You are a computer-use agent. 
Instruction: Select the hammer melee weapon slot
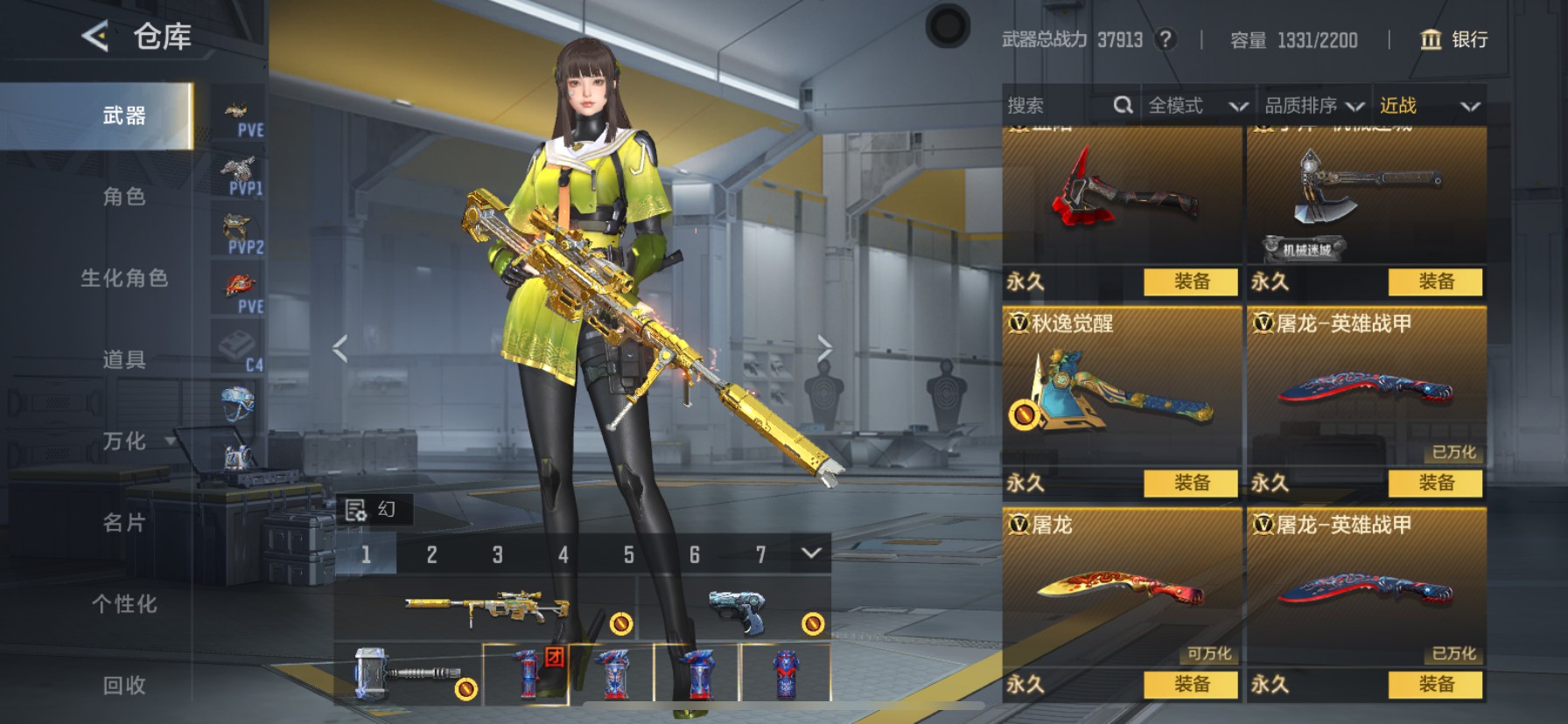point(407,673)
